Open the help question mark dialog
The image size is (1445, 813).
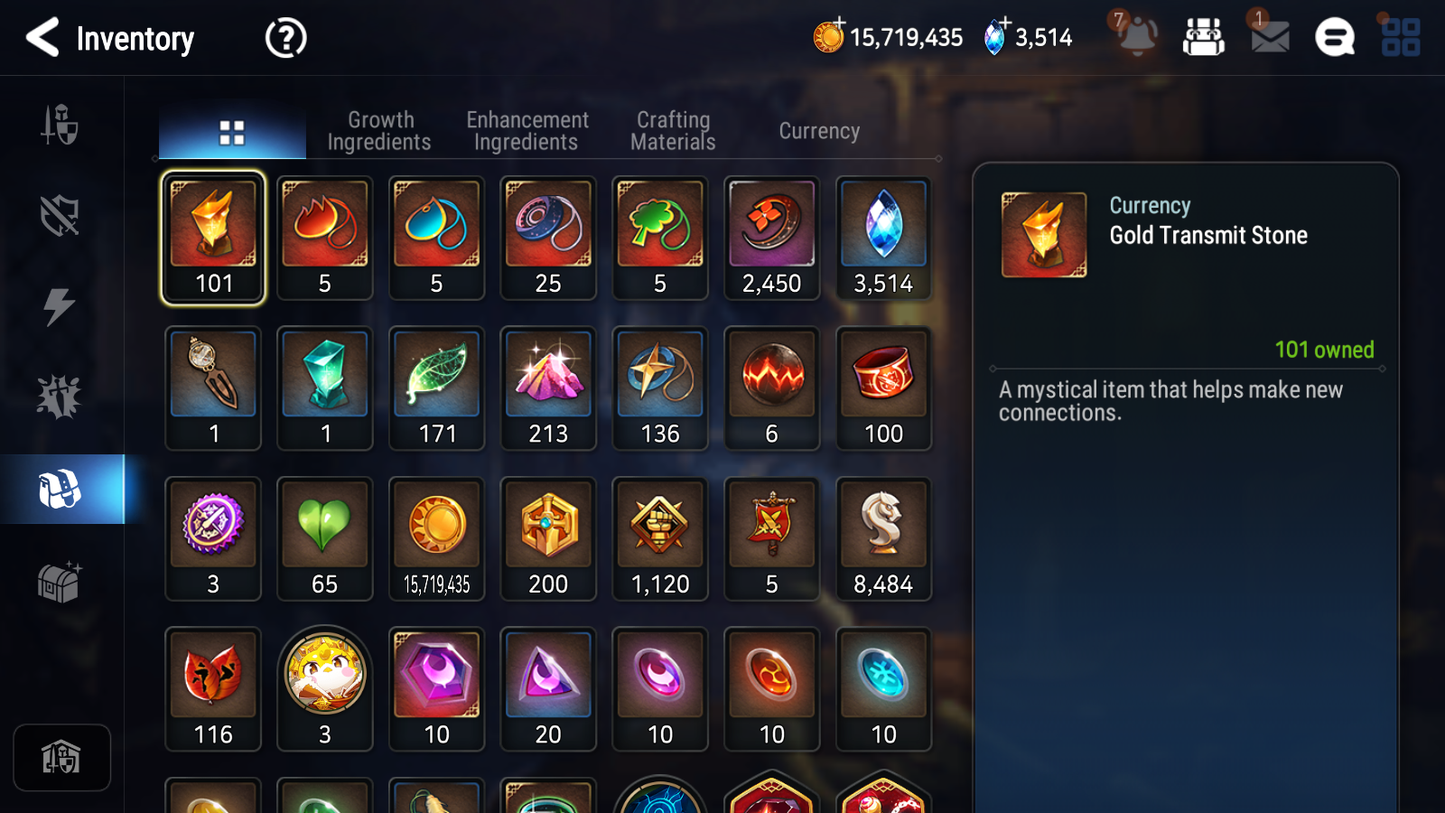tap(285, 38)
